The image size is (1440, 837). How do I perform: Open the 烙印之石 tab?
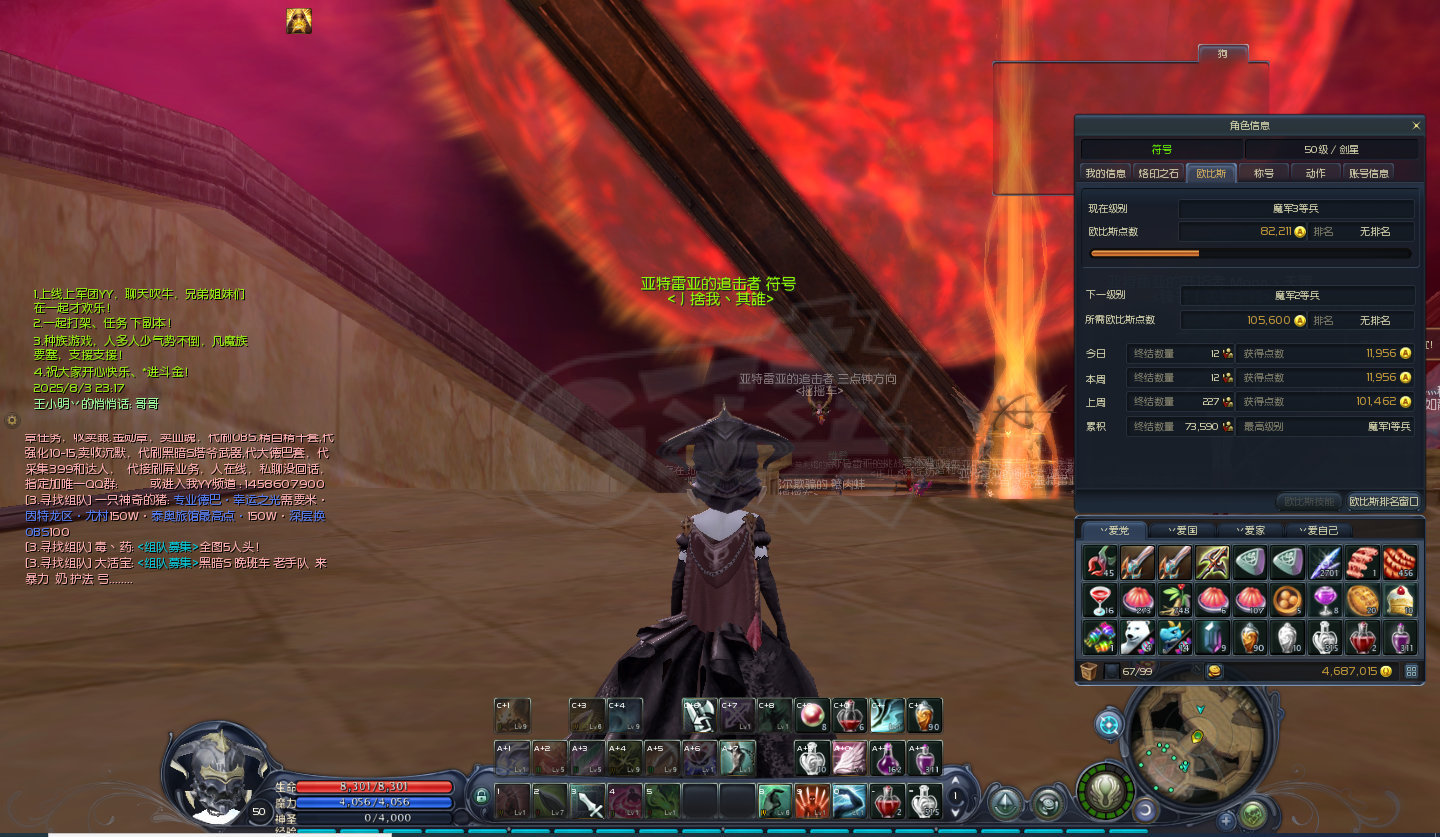point(1159,173)
